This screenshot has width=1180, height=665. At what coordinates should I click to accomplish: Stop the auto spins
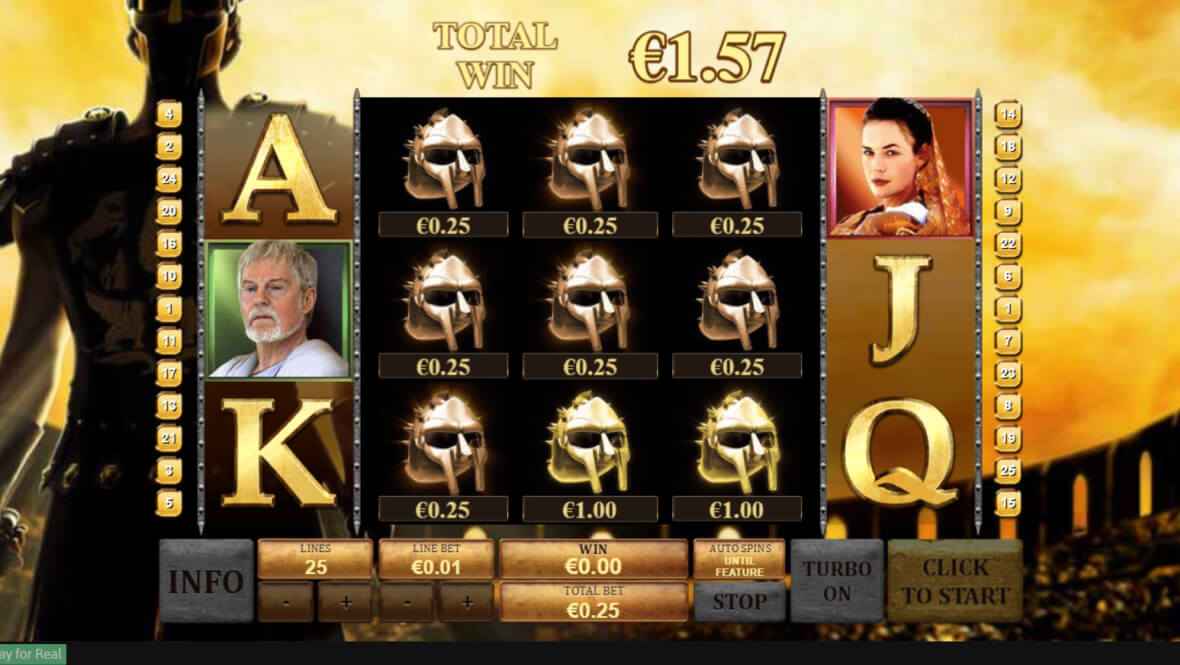[740, 602]
